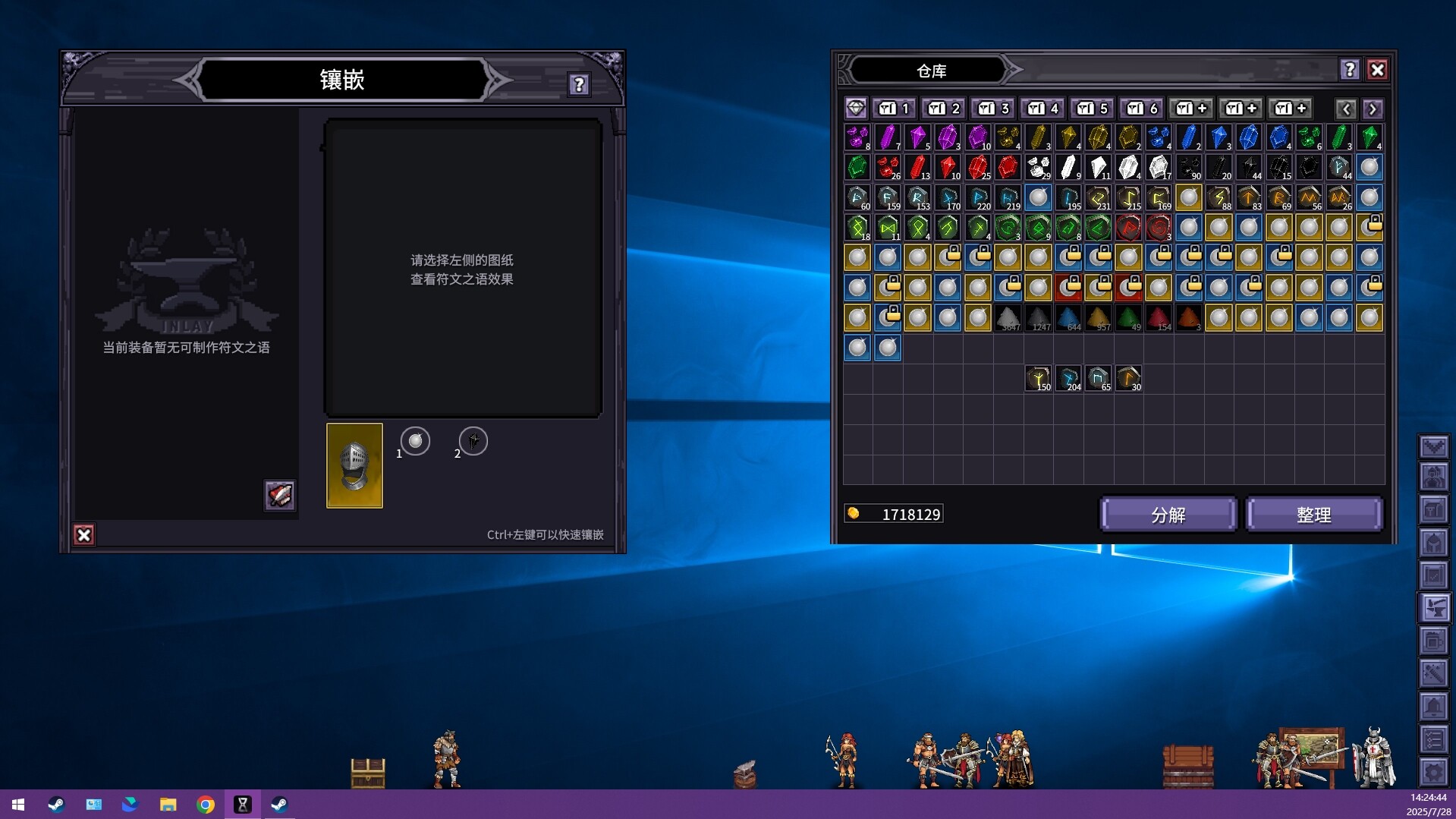The height and width of the screenshot is (819, 1456).
Task: Click the repair tool icon in the inlay window
Action: point(279,496)
